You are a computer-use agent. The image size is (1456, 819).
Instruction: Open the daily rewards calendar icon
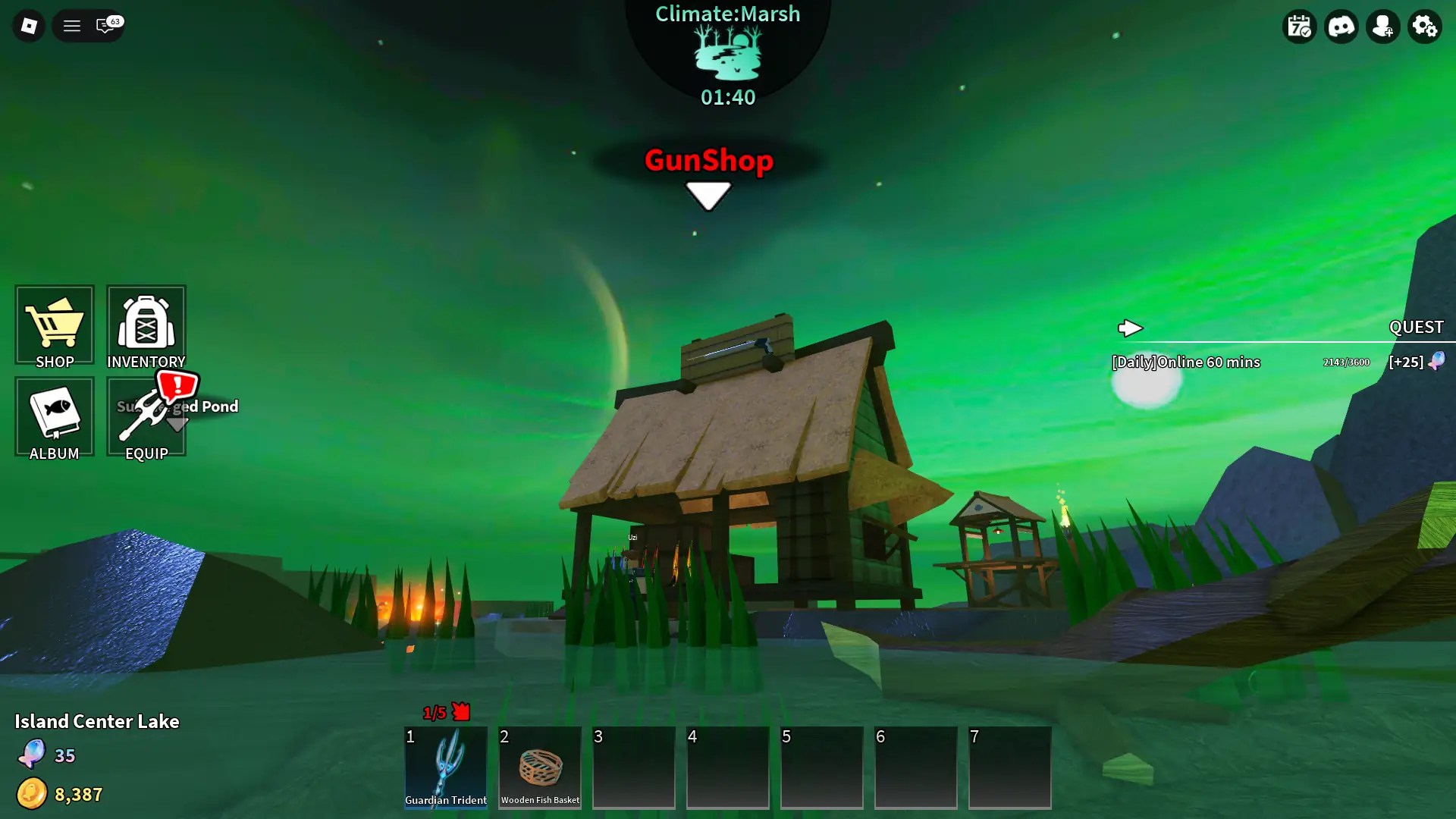pos(1300,26)
